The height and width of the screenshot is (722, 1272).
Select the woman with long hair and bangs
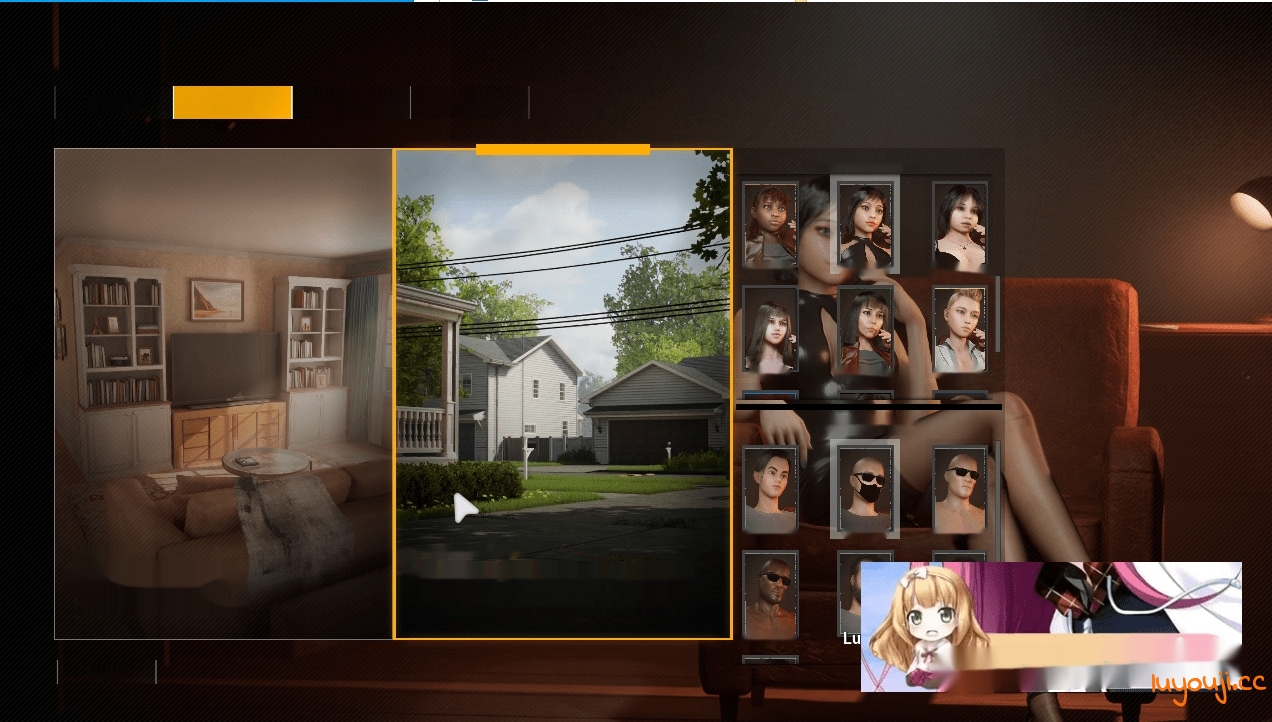pyautogui.click(x=770, y=329)
